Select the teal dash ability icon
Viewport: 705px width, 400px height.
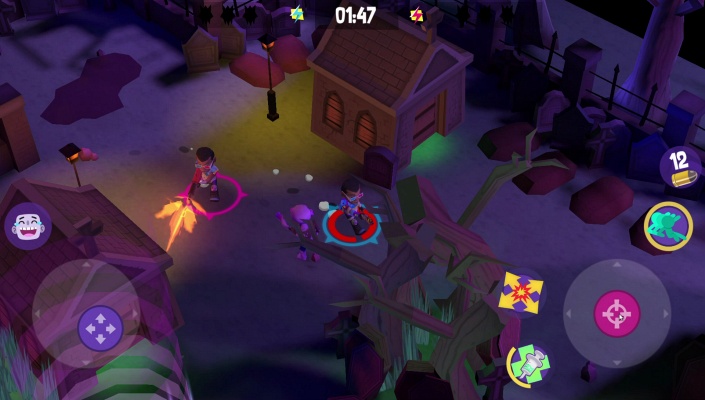[x=667, y=225]
